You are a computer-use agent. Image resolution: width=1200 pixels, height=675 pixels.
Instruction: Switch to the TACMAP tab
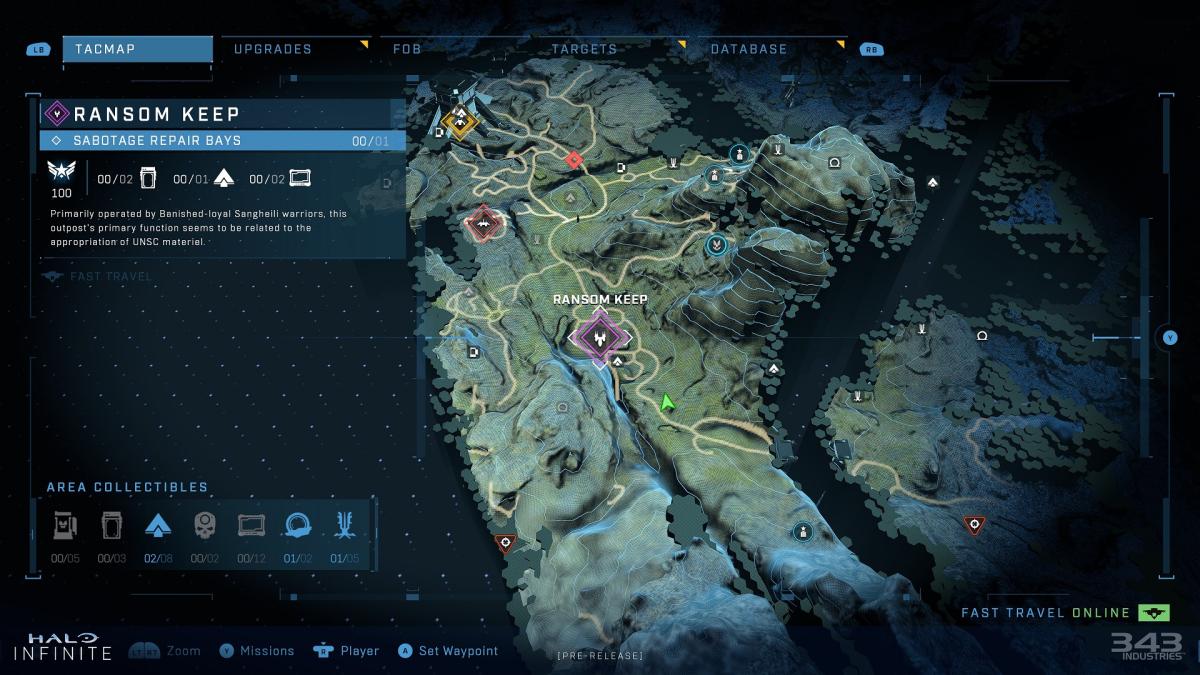click(137, 49)
